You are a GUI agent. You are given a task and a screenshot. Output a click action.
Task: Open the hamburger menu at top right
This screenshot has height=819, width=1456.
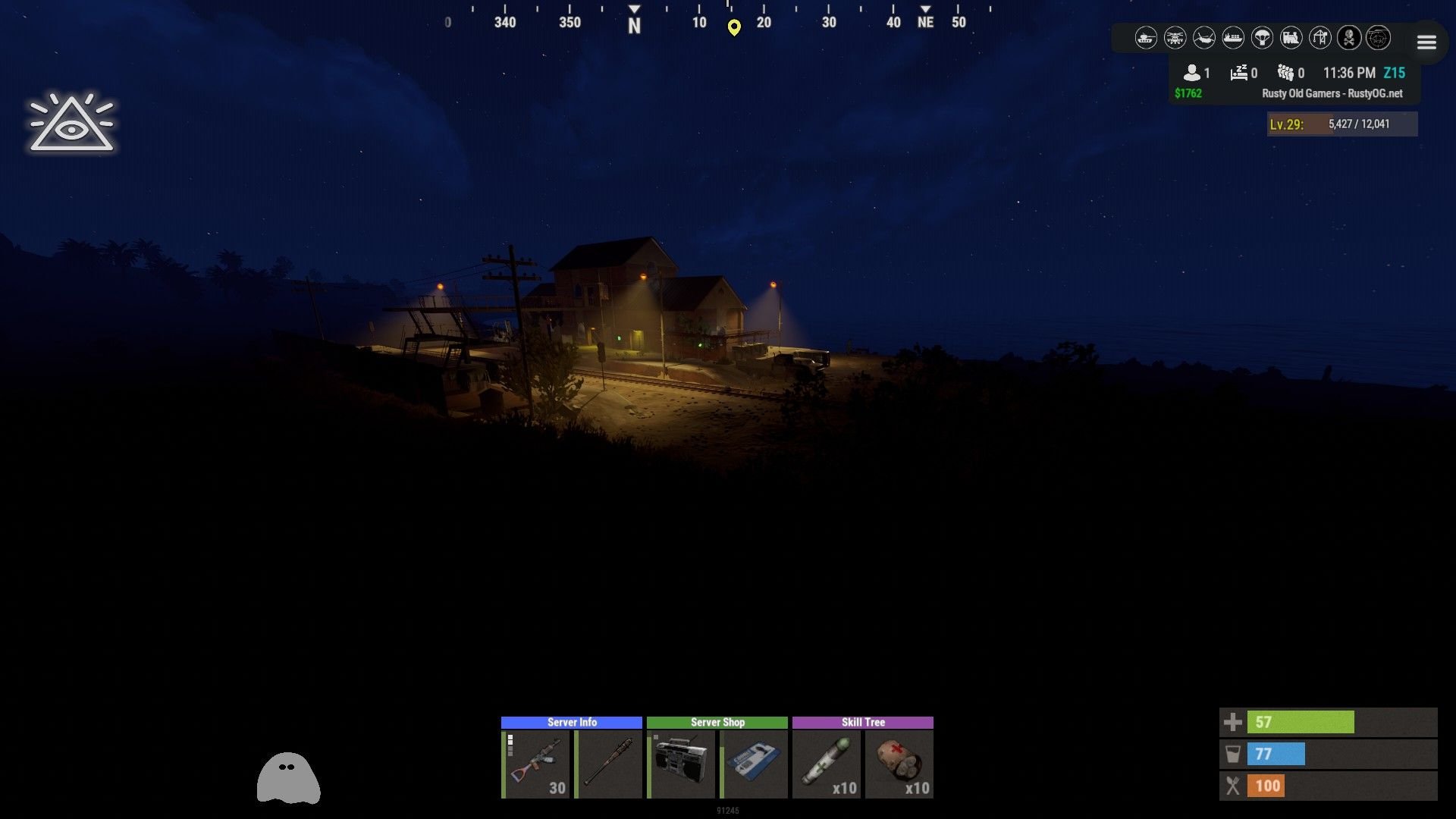pos(1426,42)
